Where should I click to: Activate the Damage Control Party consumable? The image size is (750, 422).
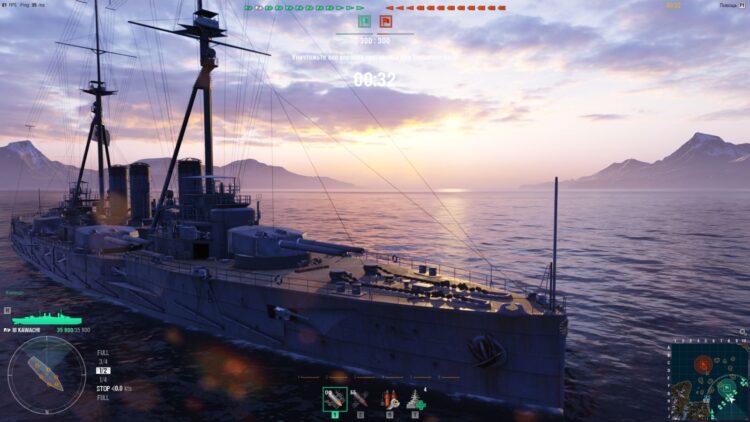(388, 398)
